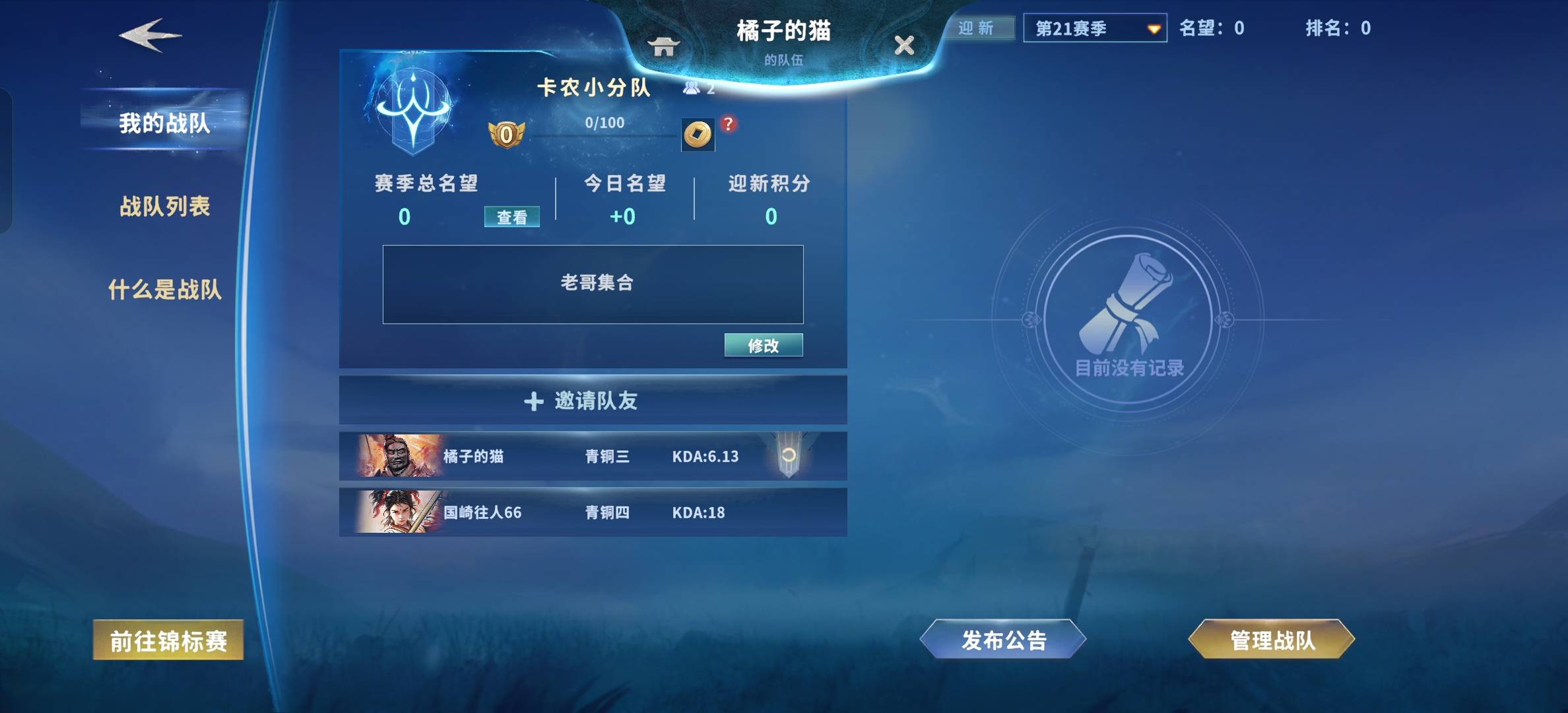The height and width of the screenshot is (713, 1568).
Task: Click the gold level badge showing 0
Action: coord(507,135)
